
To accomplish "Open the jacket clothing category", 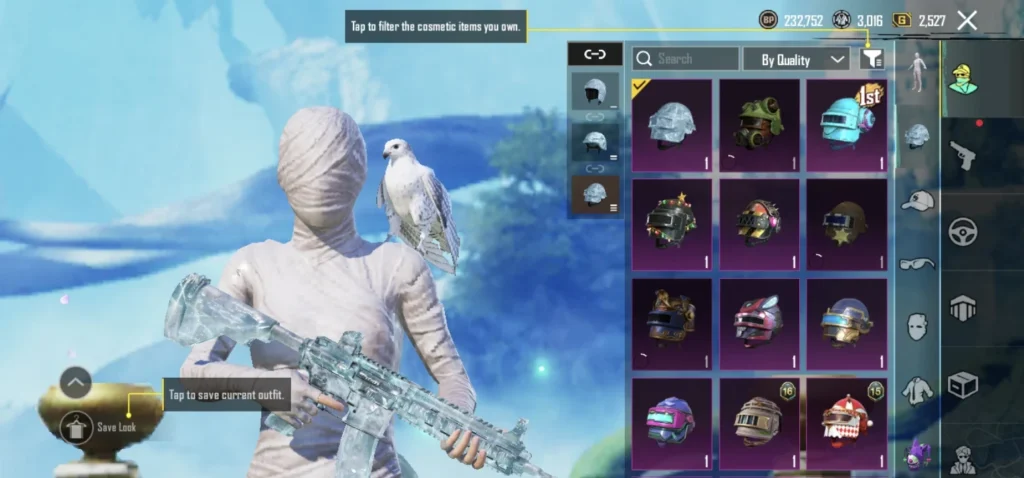I will [x=917, y=390].
